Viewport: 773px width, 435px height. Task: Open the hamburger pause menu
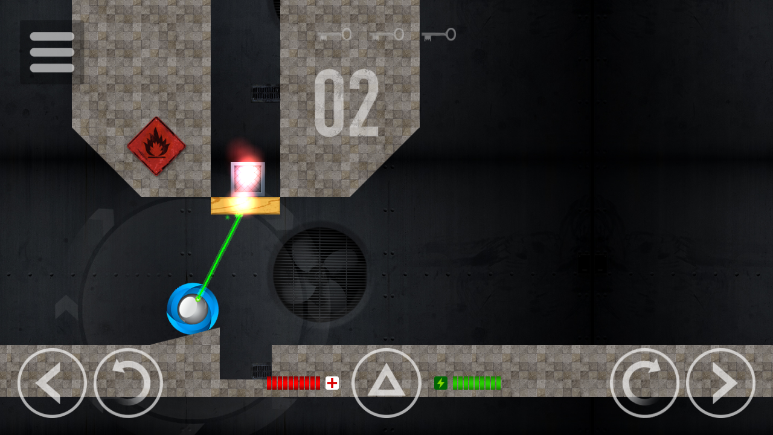click(52, 52)
